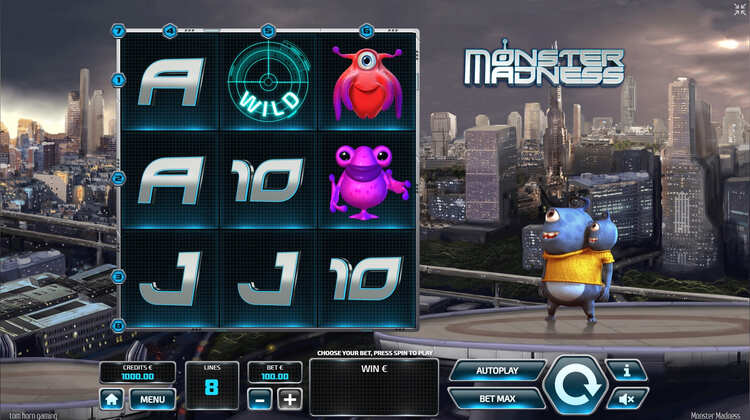Select payline marker number 4

click(169, 30)
